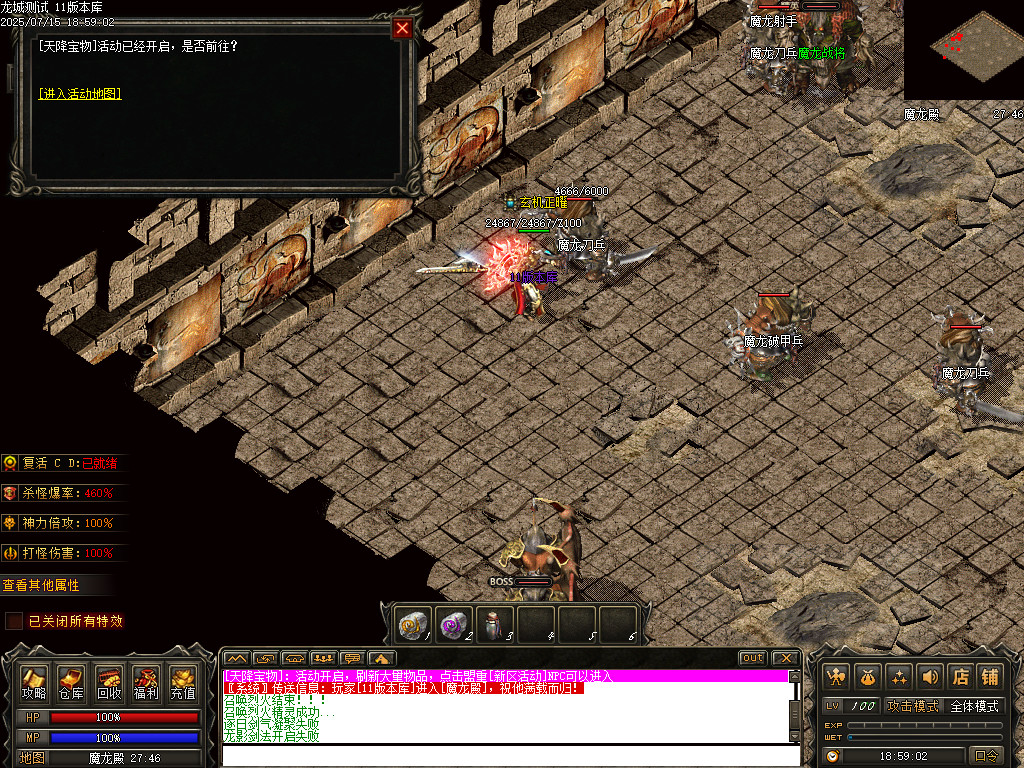Click the 查看其他属性 button
The image size is (1024, 768).
[x=41, y=585]
